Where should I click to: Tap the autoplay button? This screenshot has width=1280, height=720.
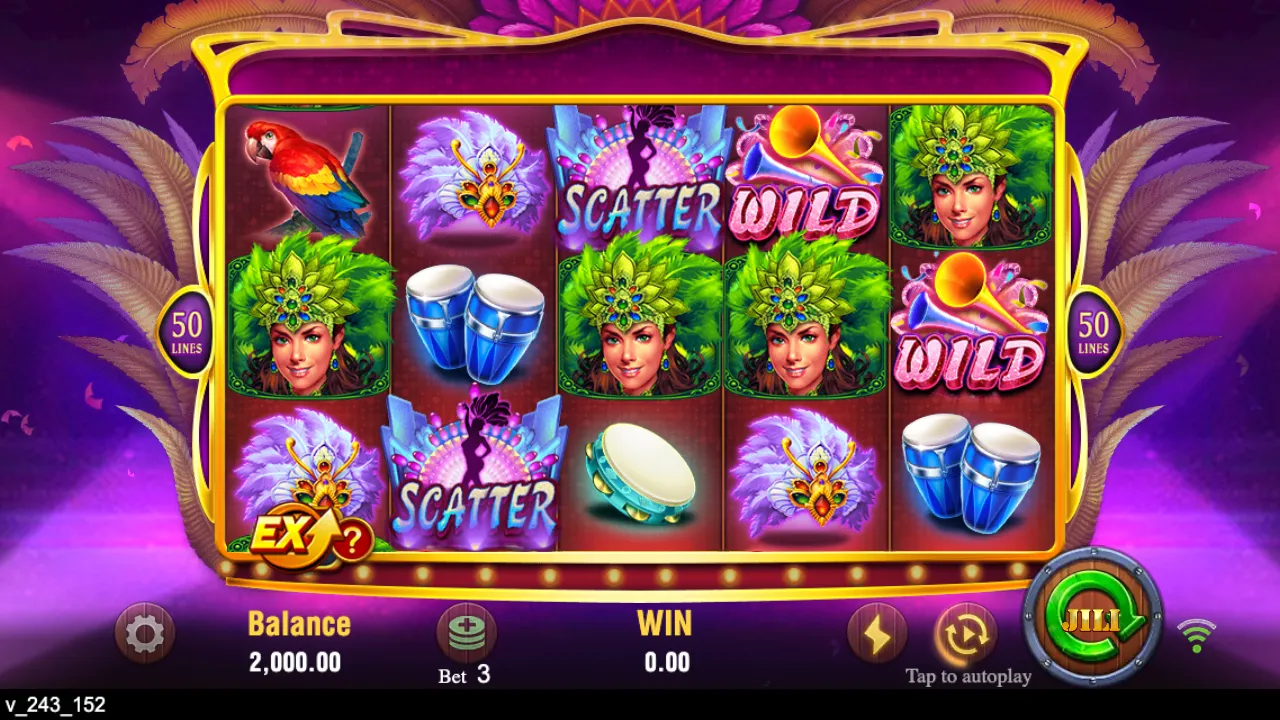click(966, 633)
